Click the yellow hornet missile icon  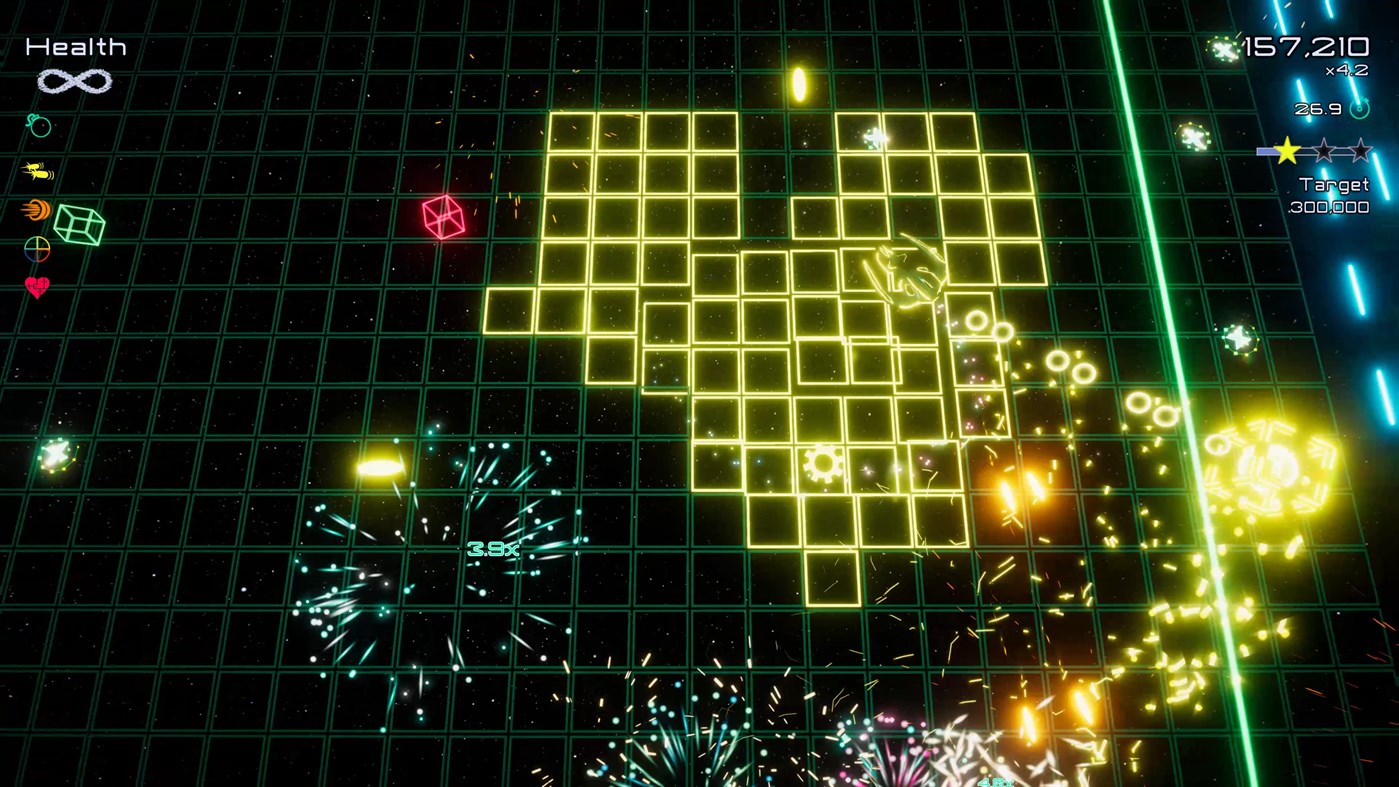(x=35, y=169)
